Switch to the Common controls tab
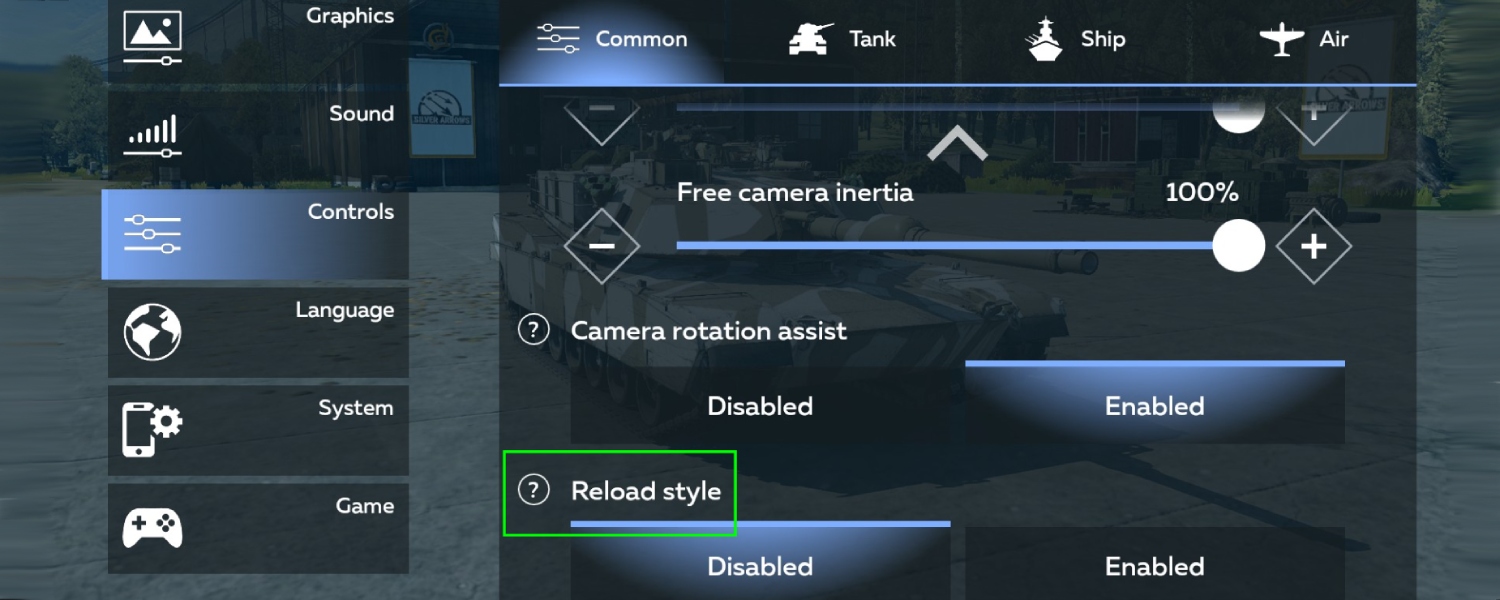The height and width of the screenshot is (600, 1500). [612, 40]
